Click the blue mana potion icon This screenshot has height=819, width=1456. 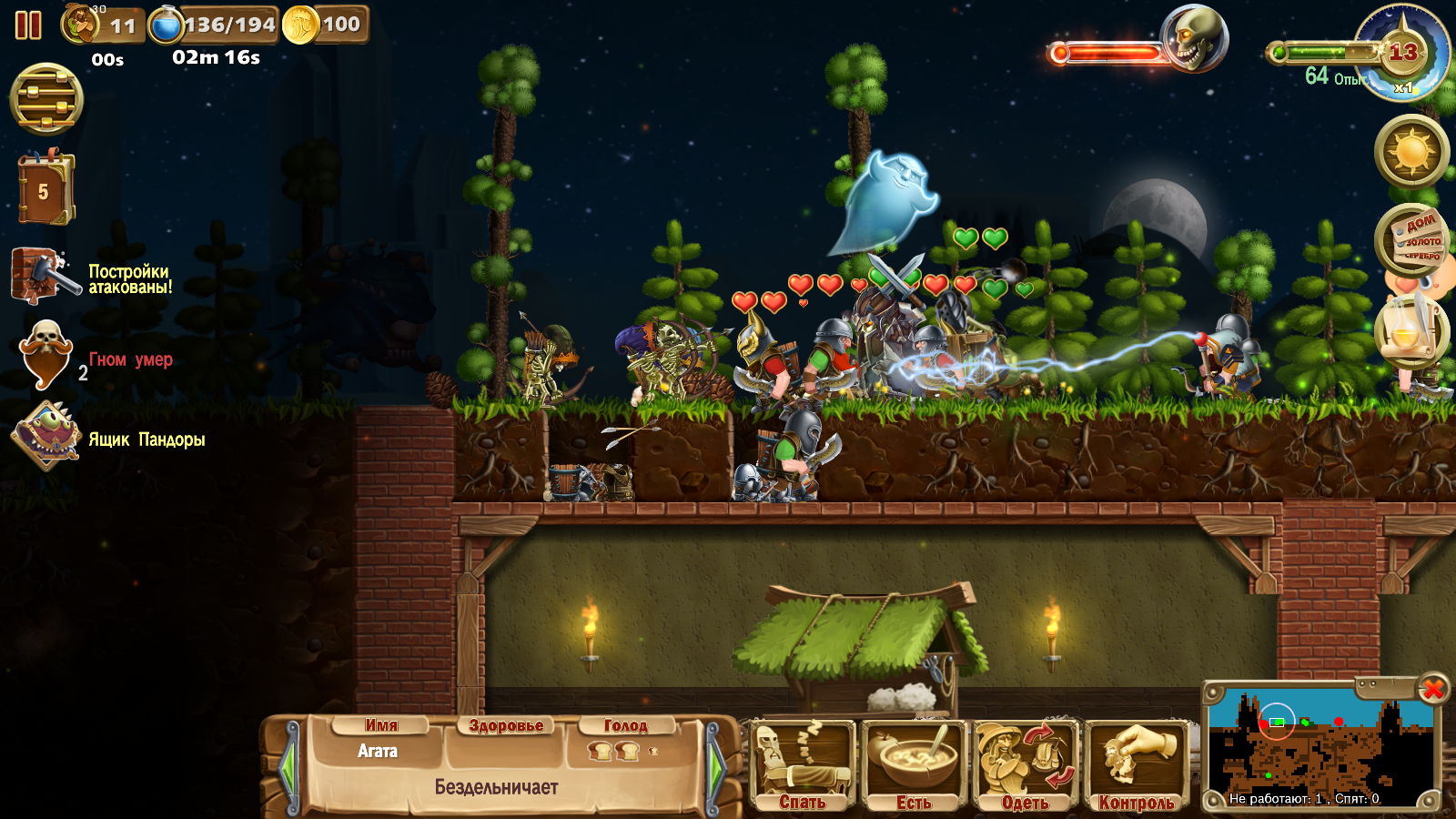[x=166, y=25]
